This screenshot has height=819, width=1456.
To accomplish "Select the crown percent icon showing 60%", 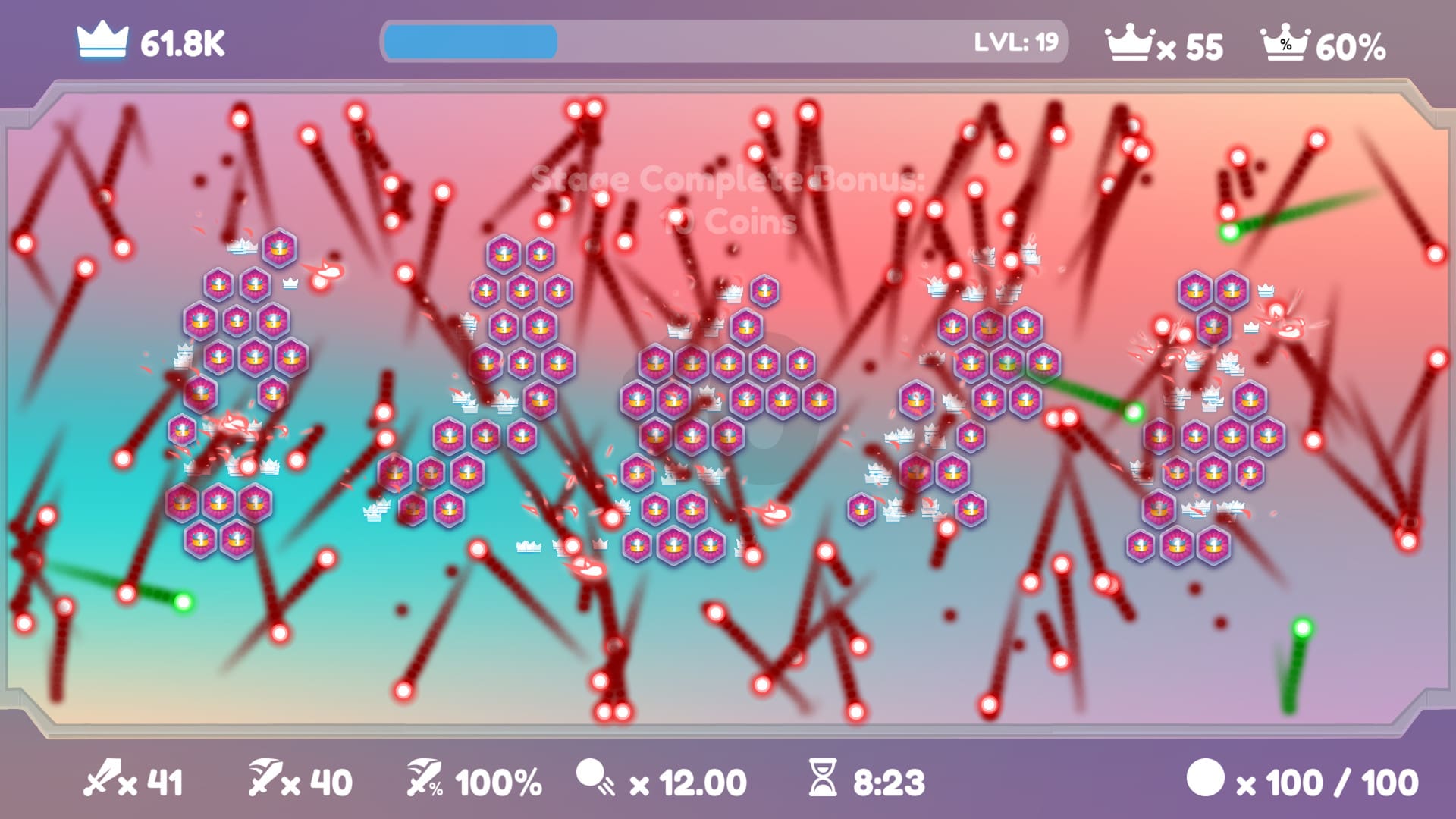I will coord(1282,43).
